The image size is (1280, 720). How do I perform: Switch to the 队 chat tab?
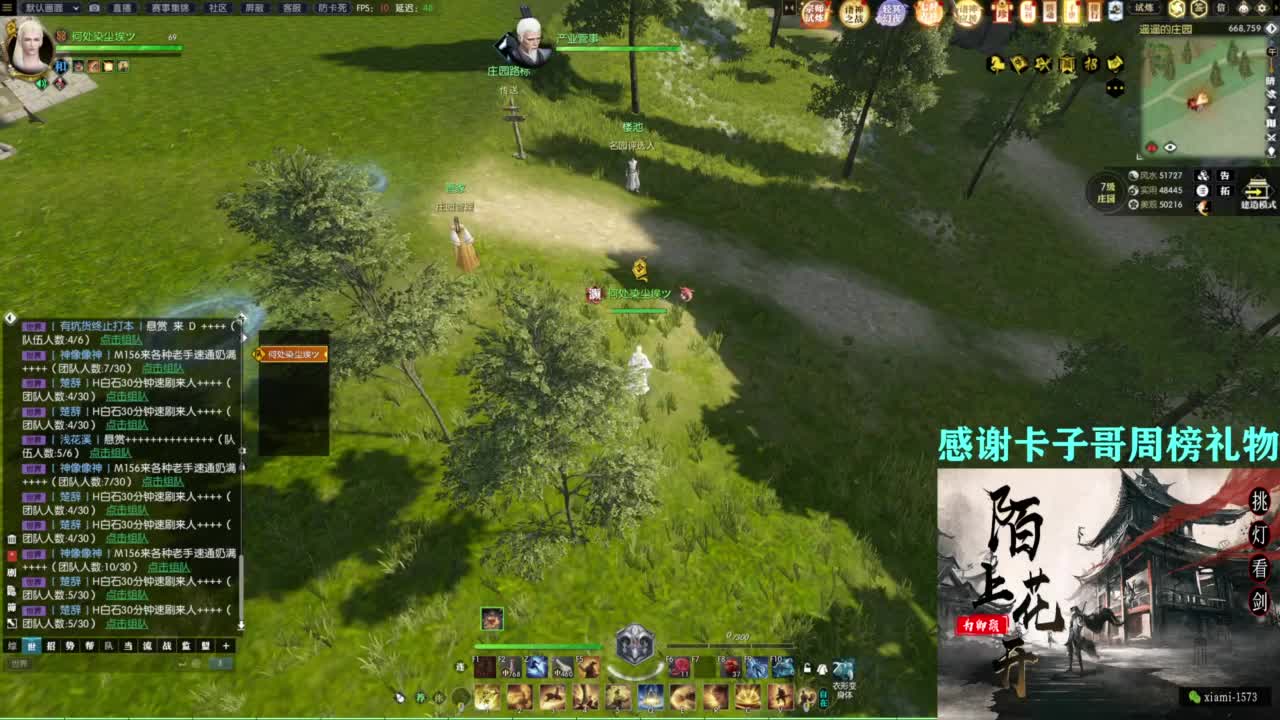[106, 647]
